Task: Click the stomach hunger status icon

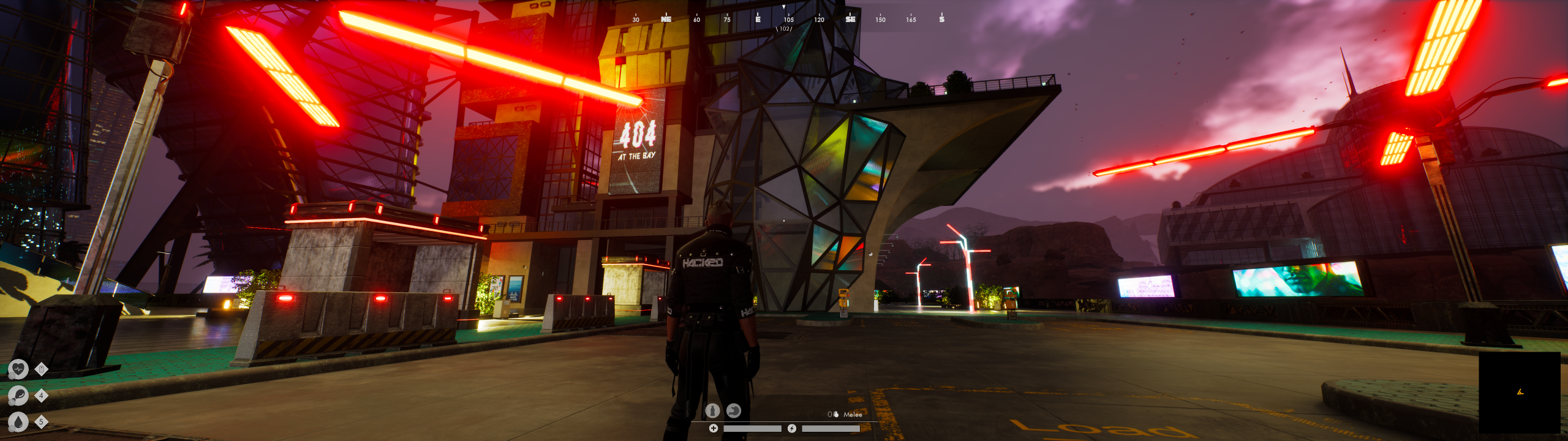Action: coord(733,410)
